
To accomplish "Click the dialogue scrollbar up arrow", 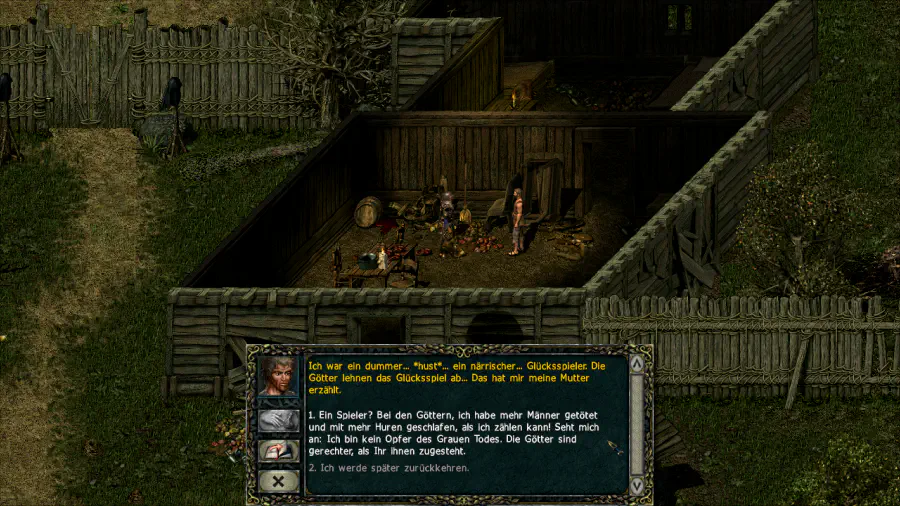I will [637, 363].
